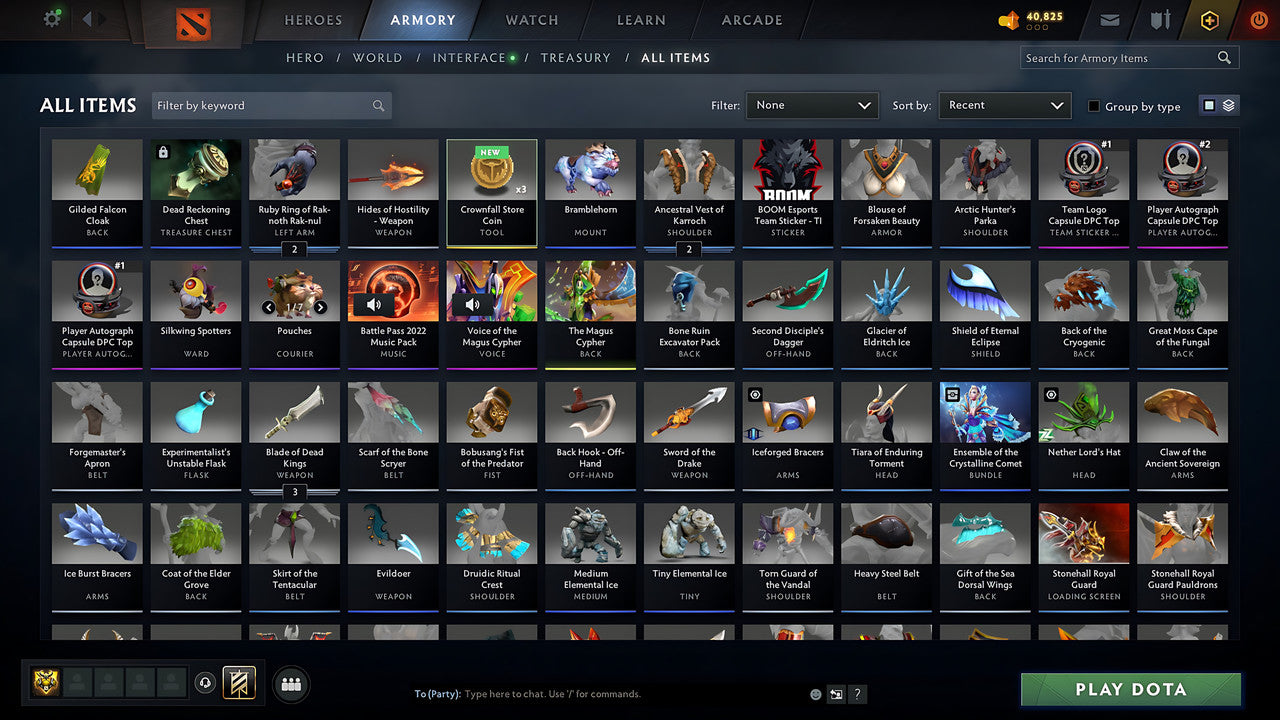Image resolution: width=1280 pixels, height=720 pixels.
Task: Open the Dota Plus hexagon icon
Action: (1209, 18)
